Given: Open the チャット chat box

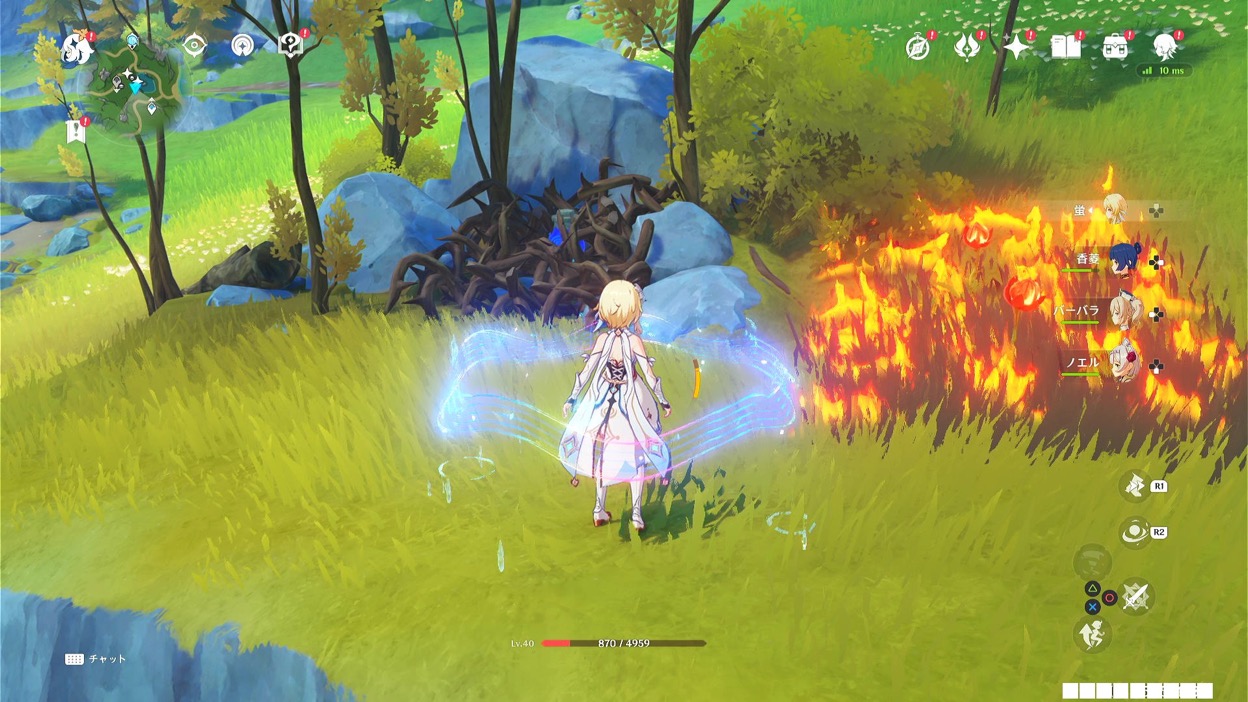Looking at the screenshot, I should coord(97,659).
